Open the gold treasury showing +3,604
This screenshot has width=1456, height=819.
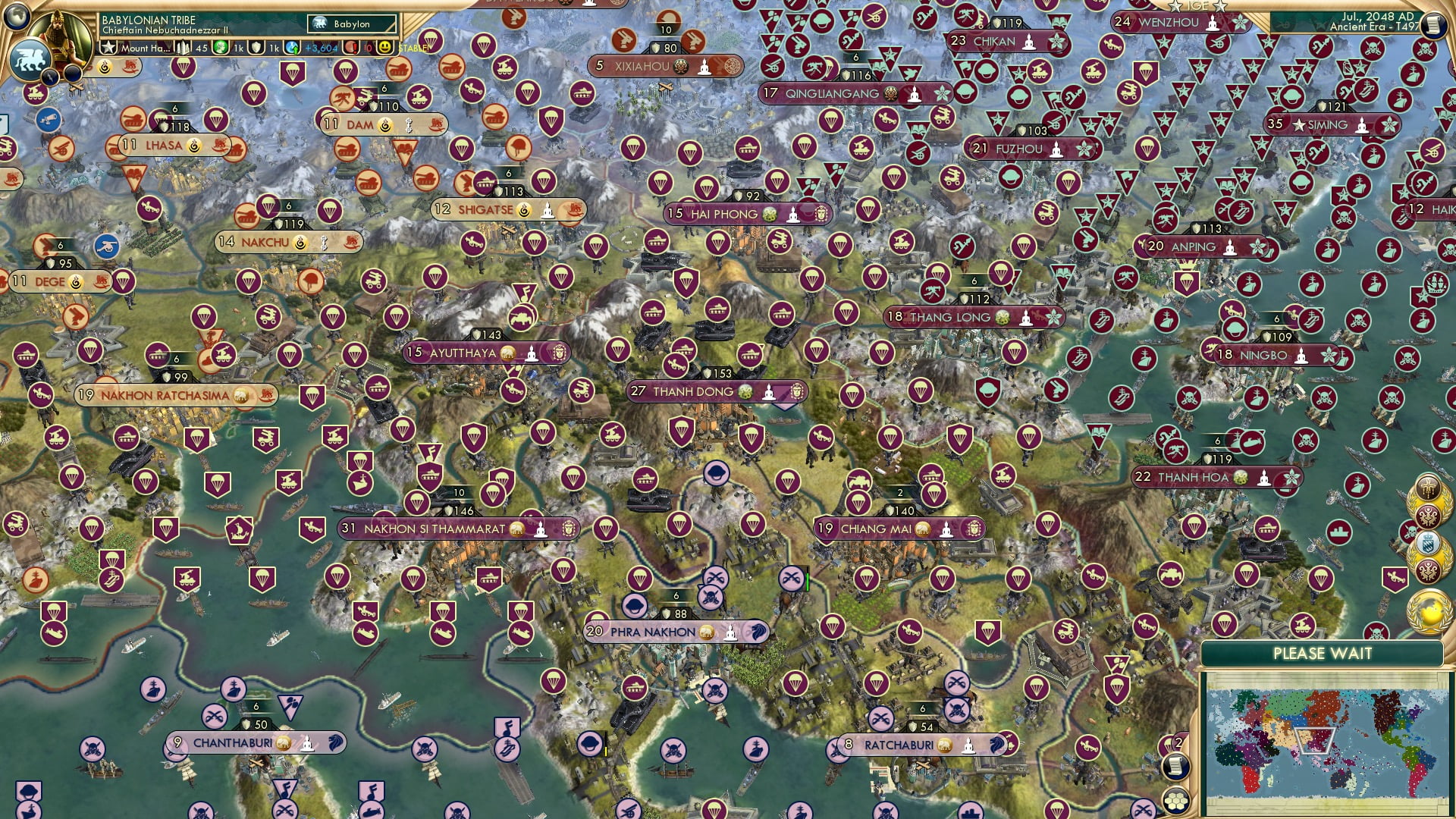(303, 47)
